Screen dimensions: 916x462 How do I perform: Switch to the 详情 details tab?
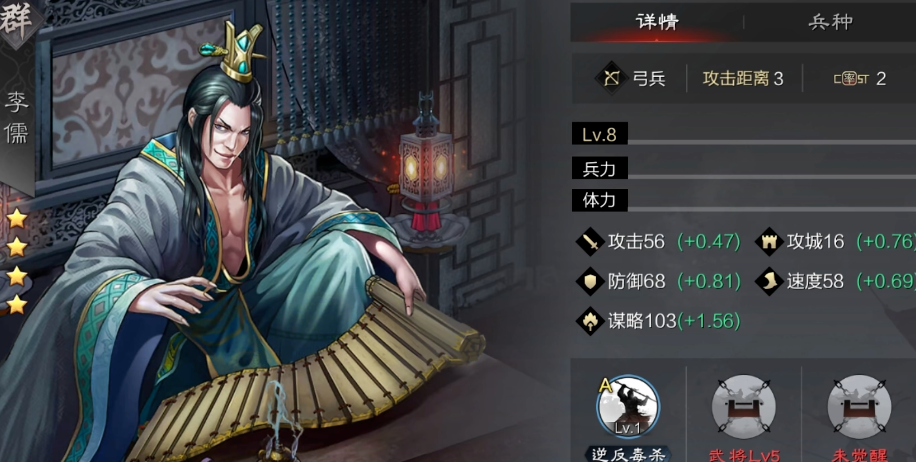tap(656, 21)
